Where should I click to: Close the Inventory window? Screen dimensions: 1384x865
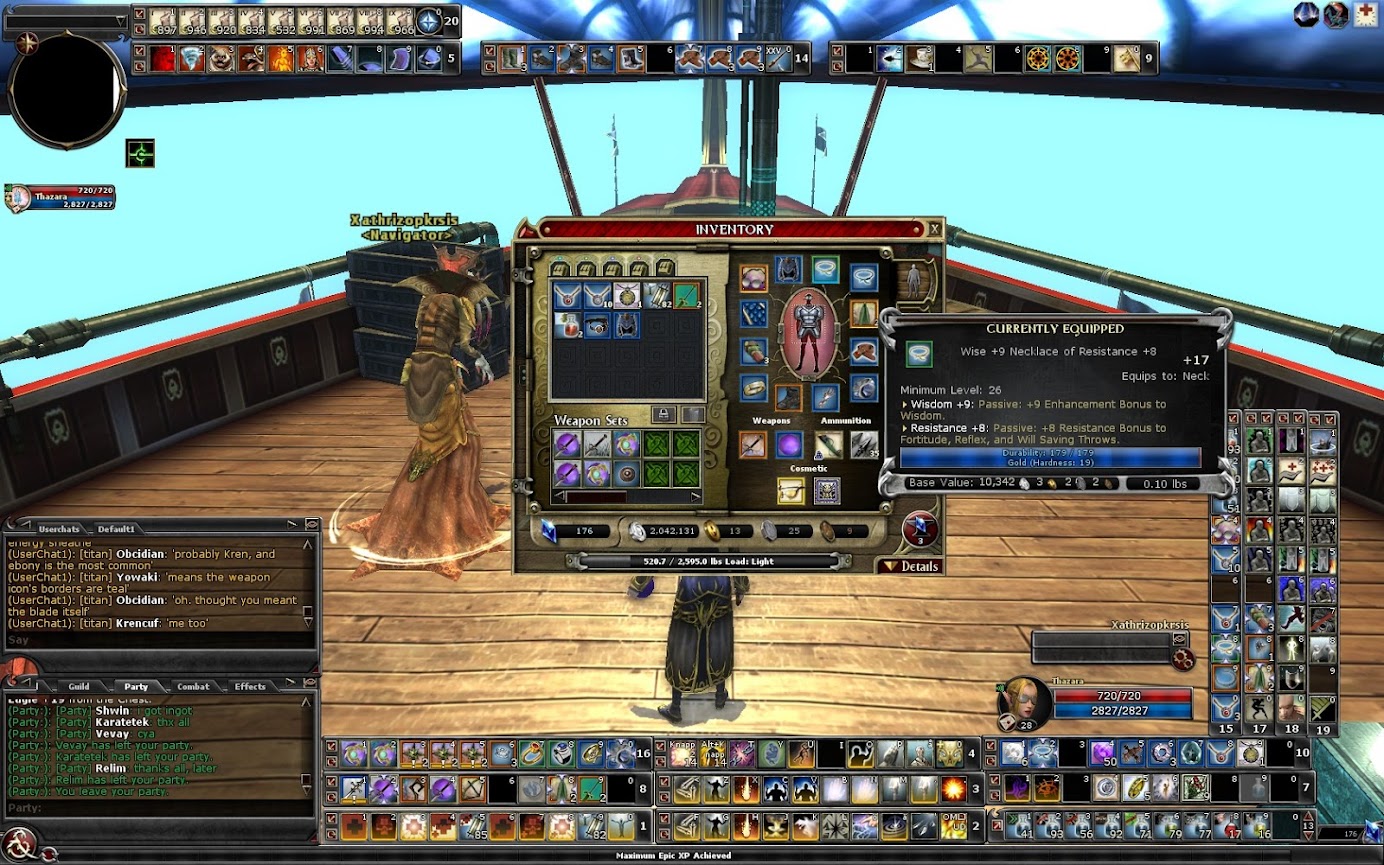pyautogui.click(x=934, y=229)
